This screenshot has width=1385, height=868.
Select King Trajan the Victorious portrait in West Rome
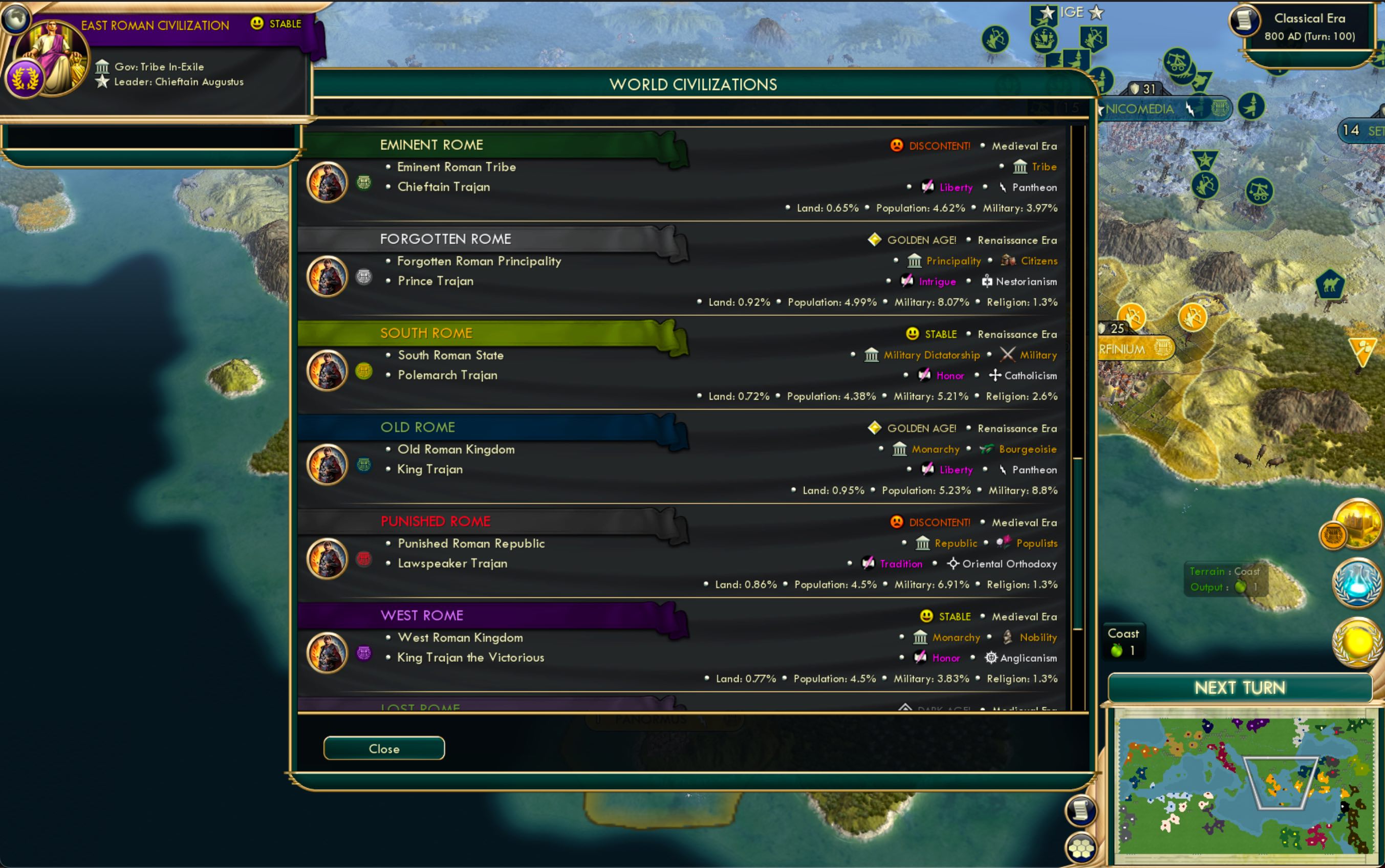coord(327,652)
